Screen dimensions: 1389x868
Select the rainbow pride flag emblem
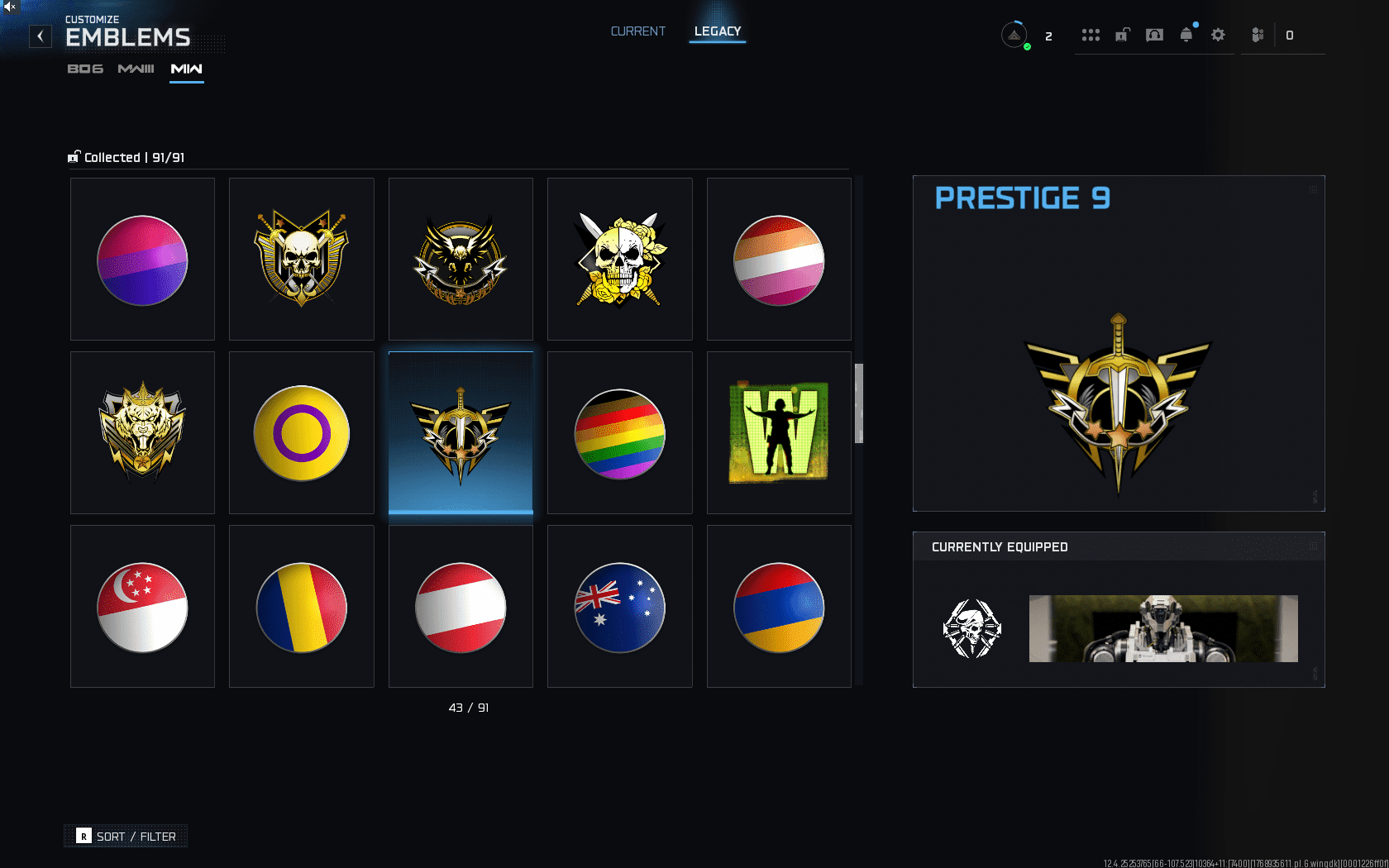point(619,432)
